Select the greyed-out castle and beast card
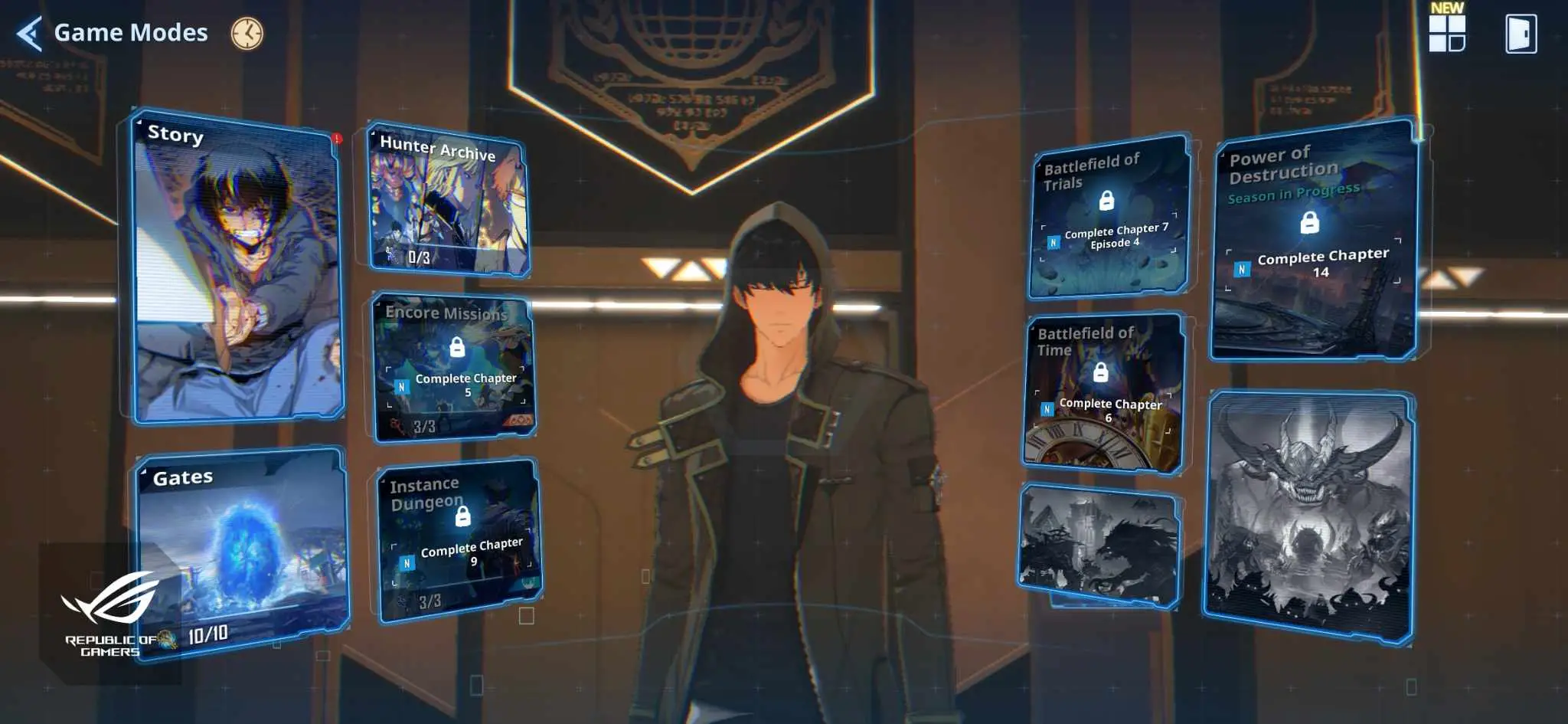1568x724 pixels. click(1097, 545)
